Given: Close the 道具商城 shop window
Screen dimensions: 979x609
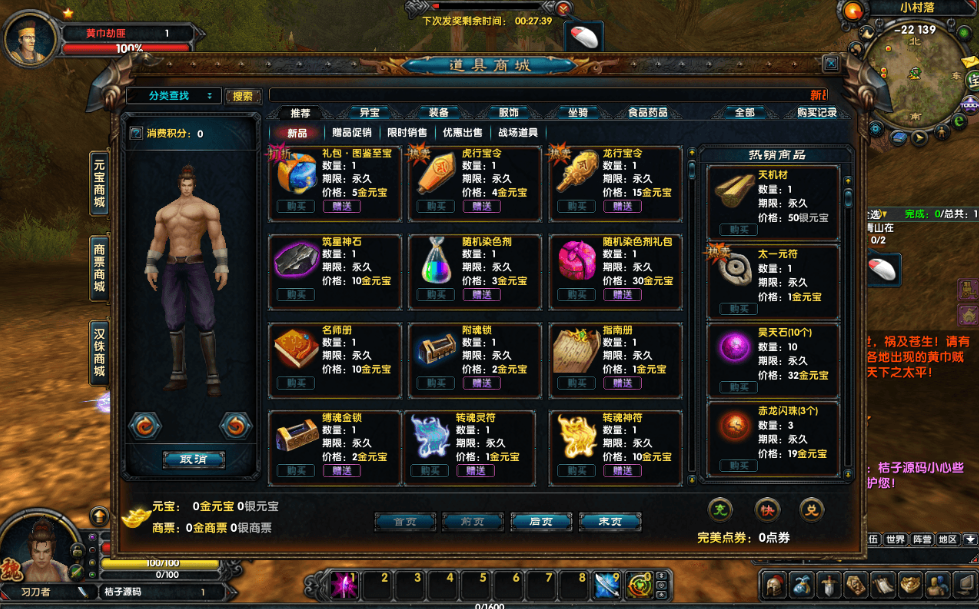Looking at the screenshot, I should coord(830,63).
